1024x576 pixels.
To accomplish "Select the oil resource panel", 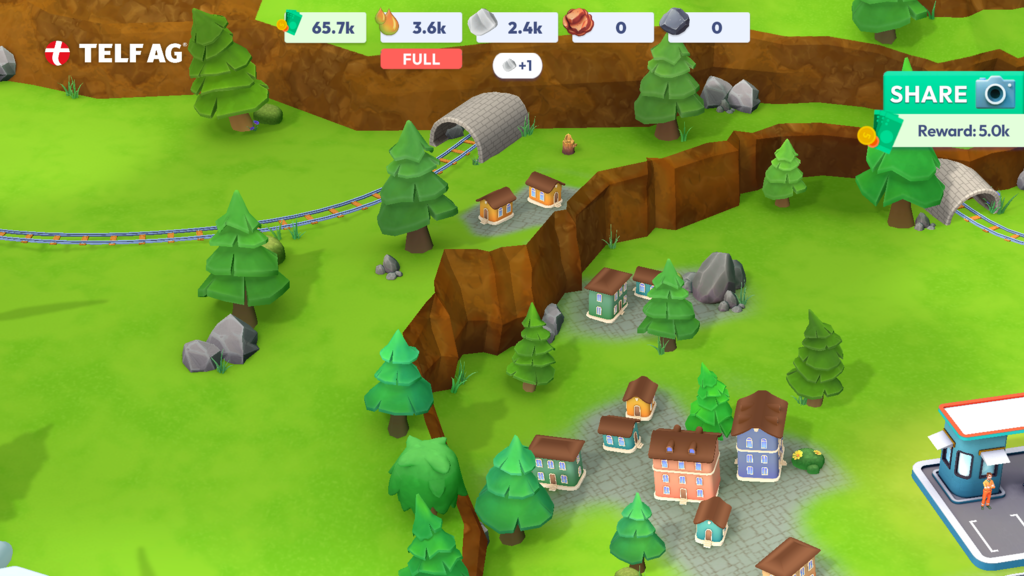I will click(x=419, y=27).
